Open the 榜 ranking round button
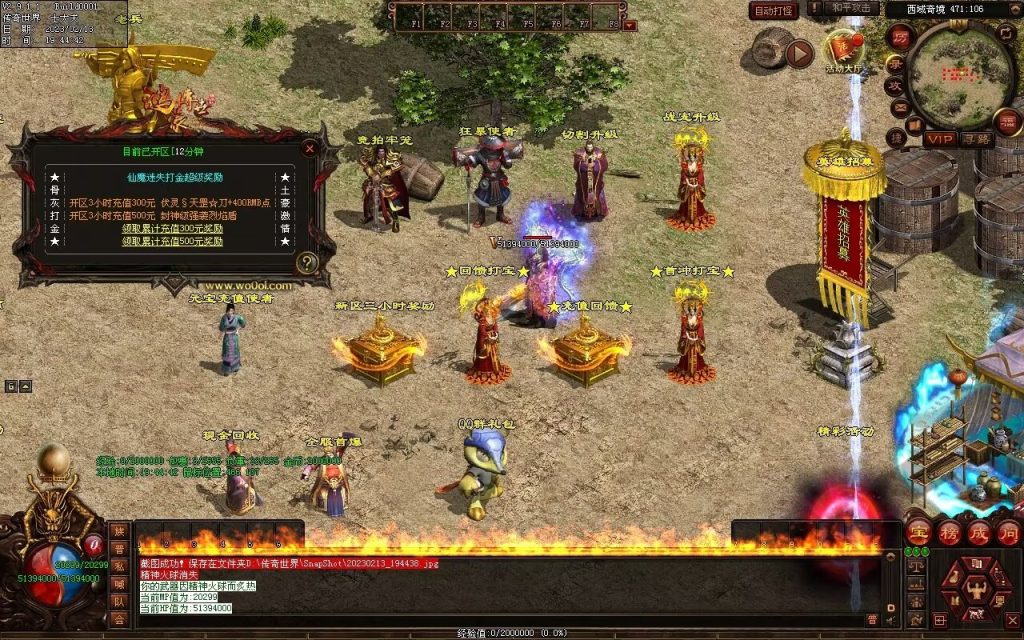Screen dimensions: 1024x640 949,532
